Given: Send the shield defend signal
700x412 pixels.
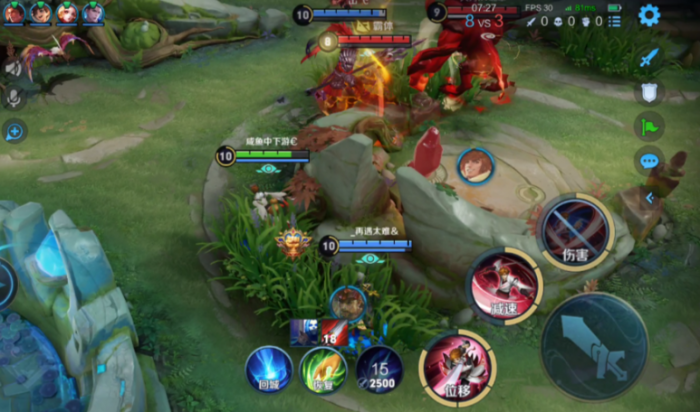Looking at the screenshot, I should click(649, 92).
